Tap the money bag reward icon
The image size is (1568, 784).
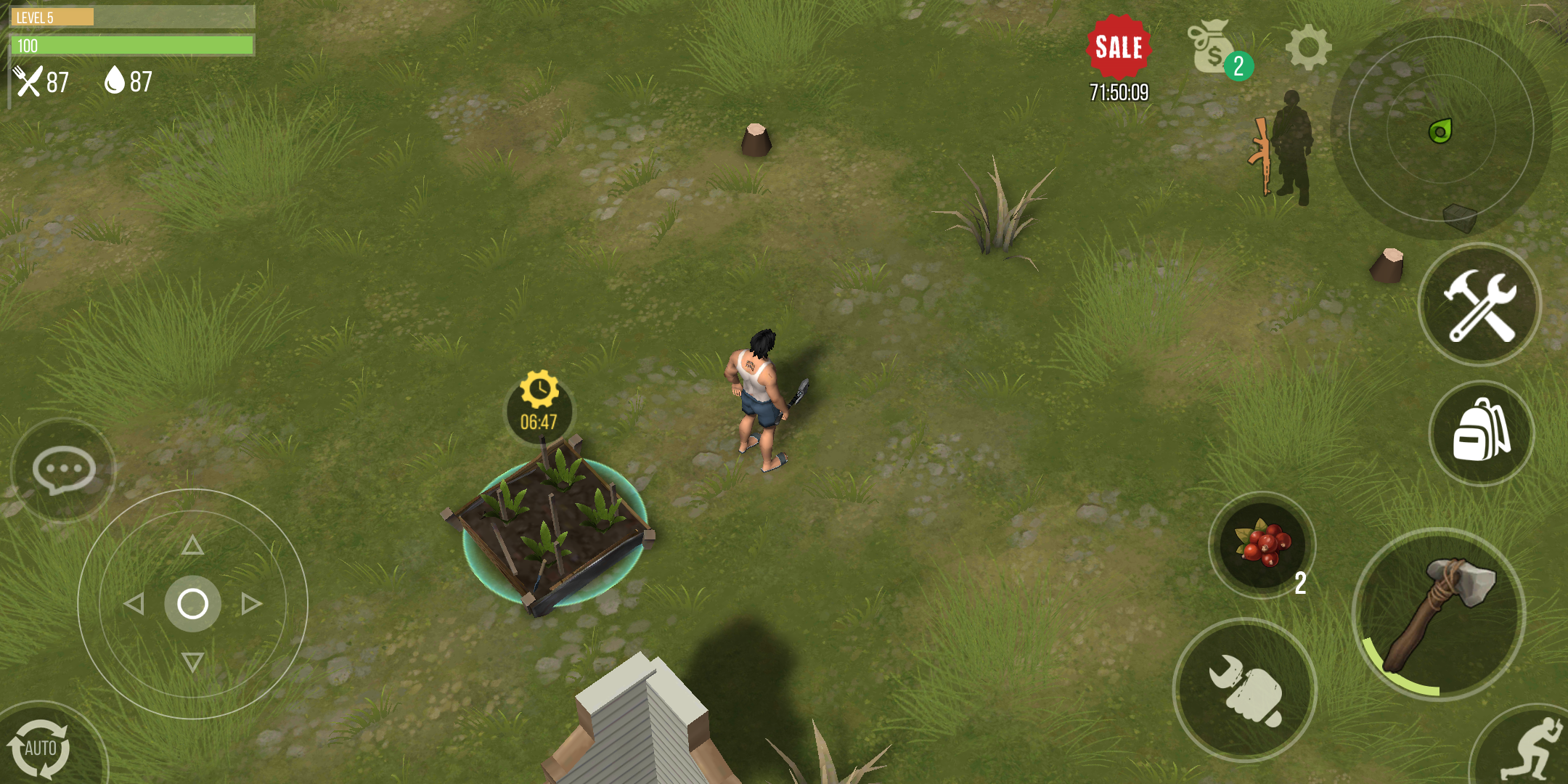click(1212, 48)
